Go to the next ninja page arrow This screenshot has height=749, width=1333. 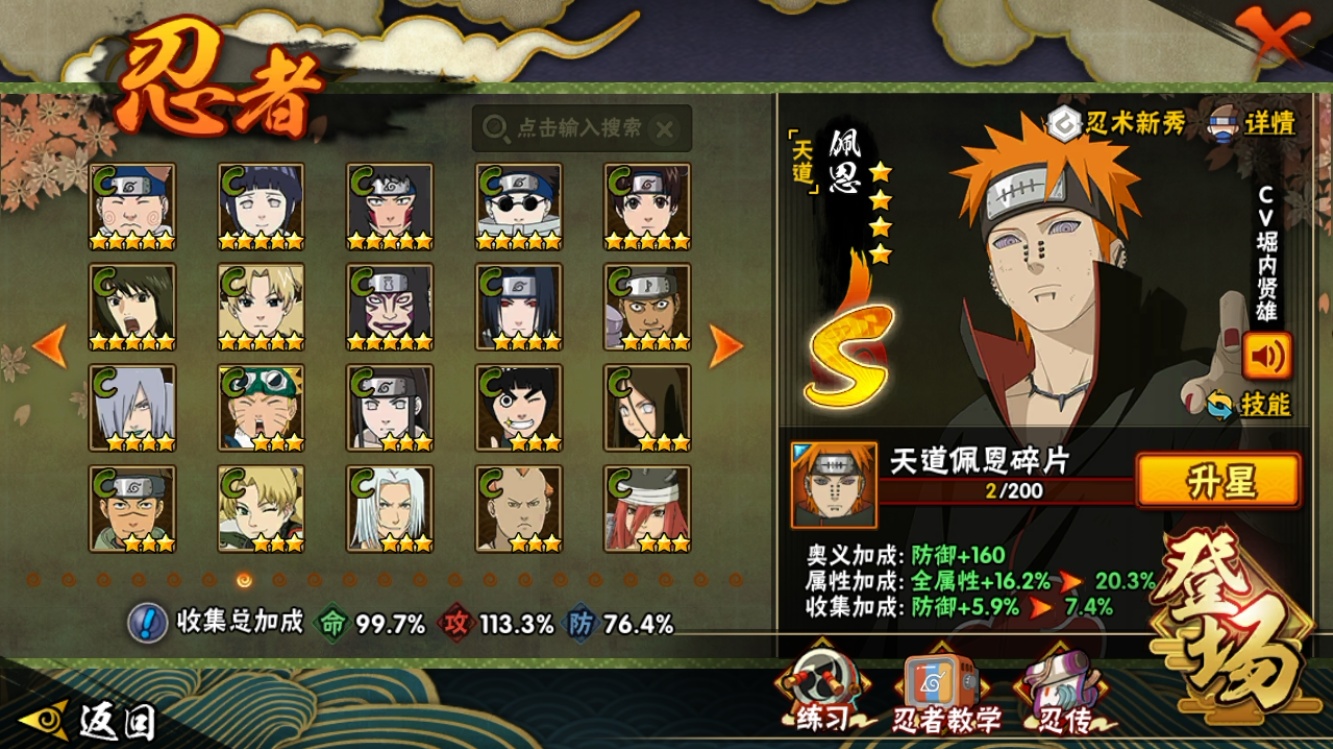(726, 345)
